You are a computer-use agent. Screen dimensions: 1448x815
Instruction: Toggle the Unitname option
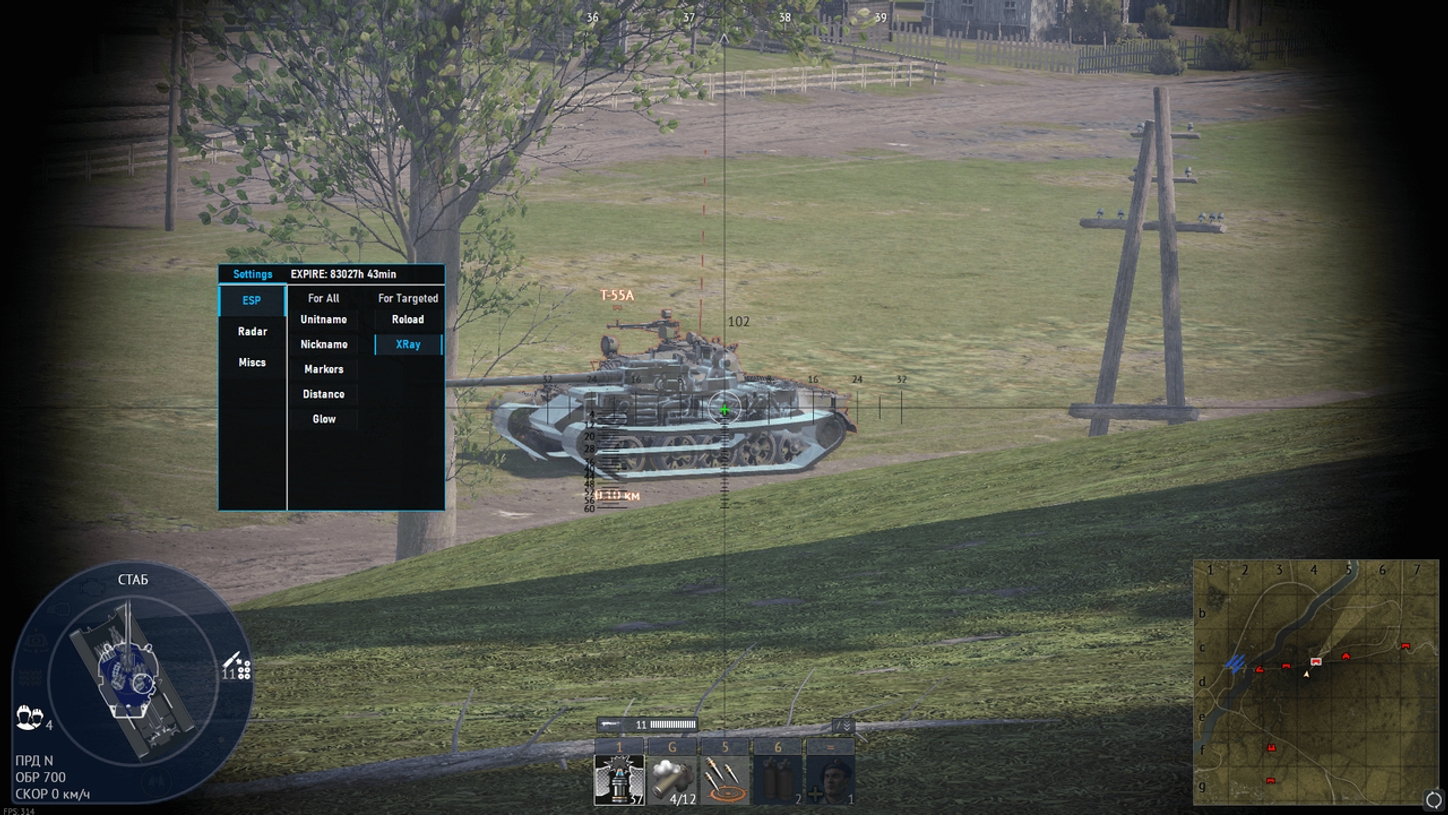click(324, 319)
